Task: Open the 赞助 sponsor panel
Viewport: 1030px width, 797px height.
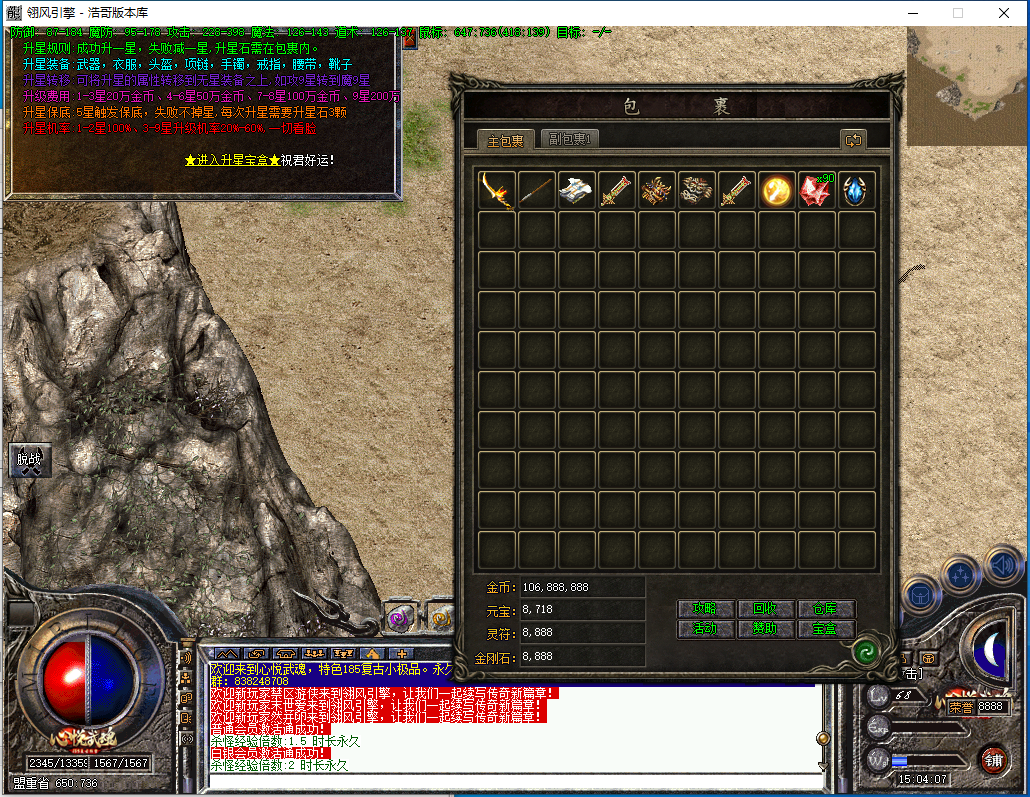Action: 765,629
